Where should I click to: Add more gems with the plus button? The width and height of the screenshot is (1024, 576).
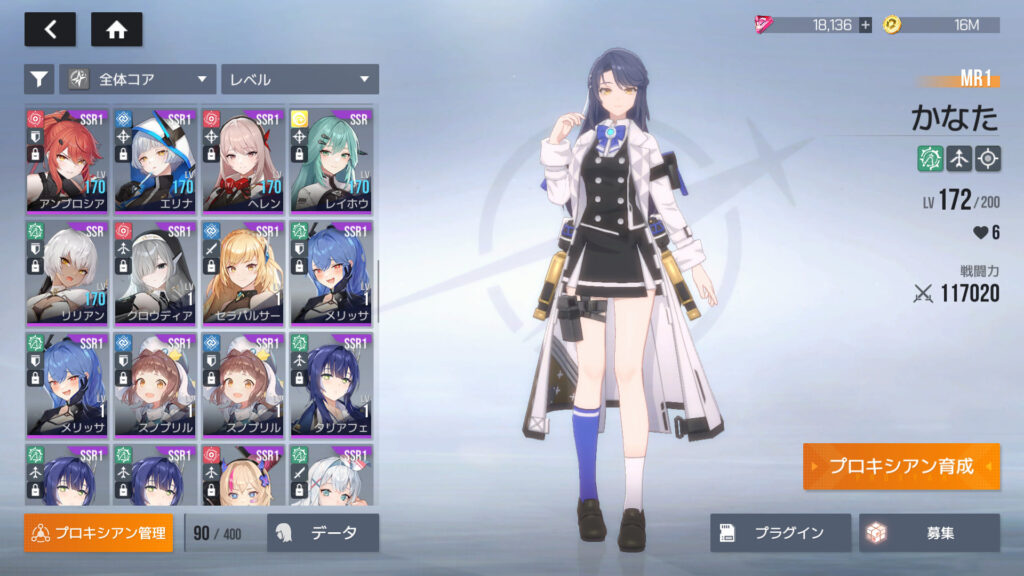coord(865,25)
